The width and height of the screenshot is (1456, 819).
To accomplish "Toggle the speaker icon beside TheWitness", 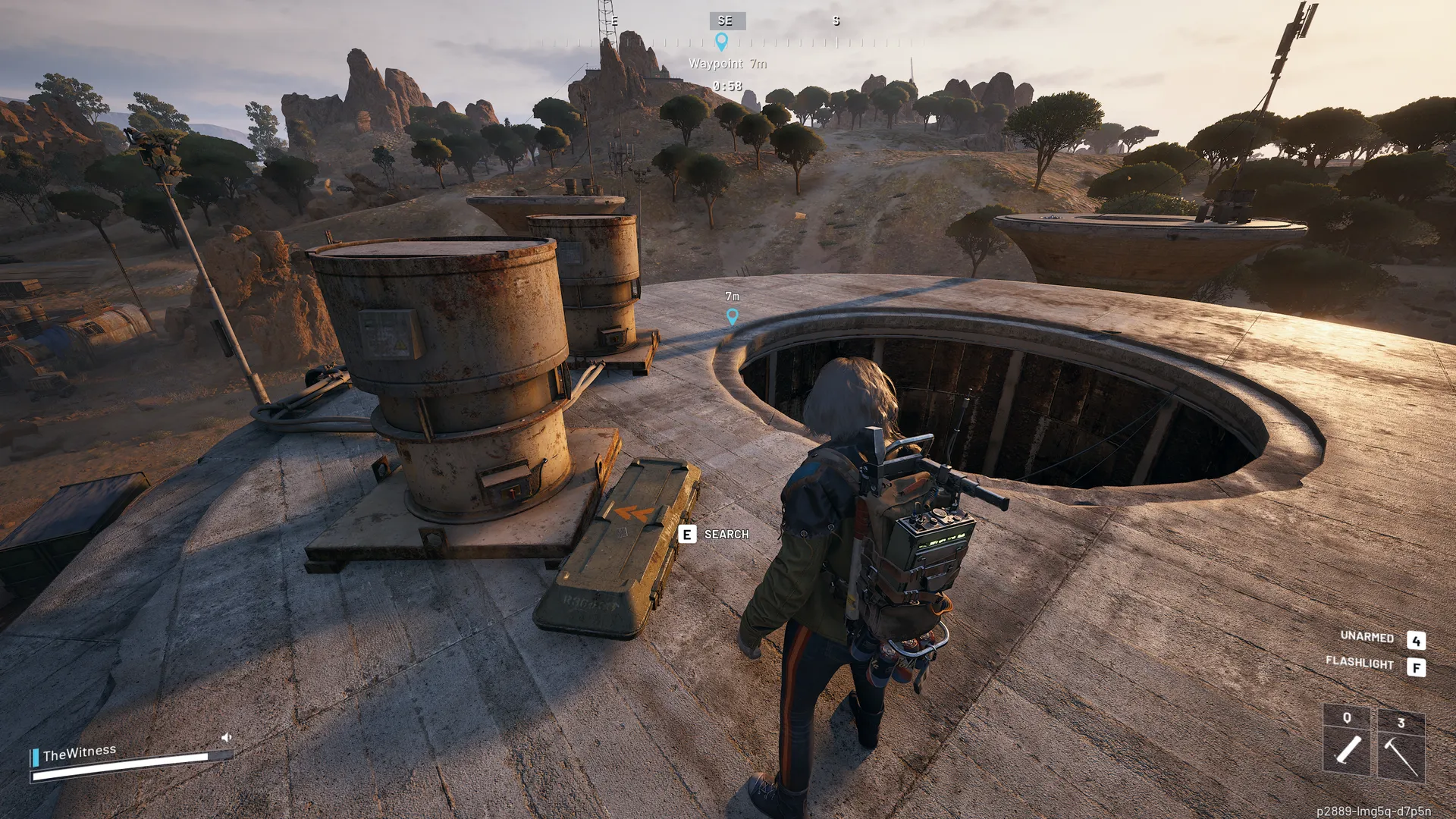I will (226, 737).
